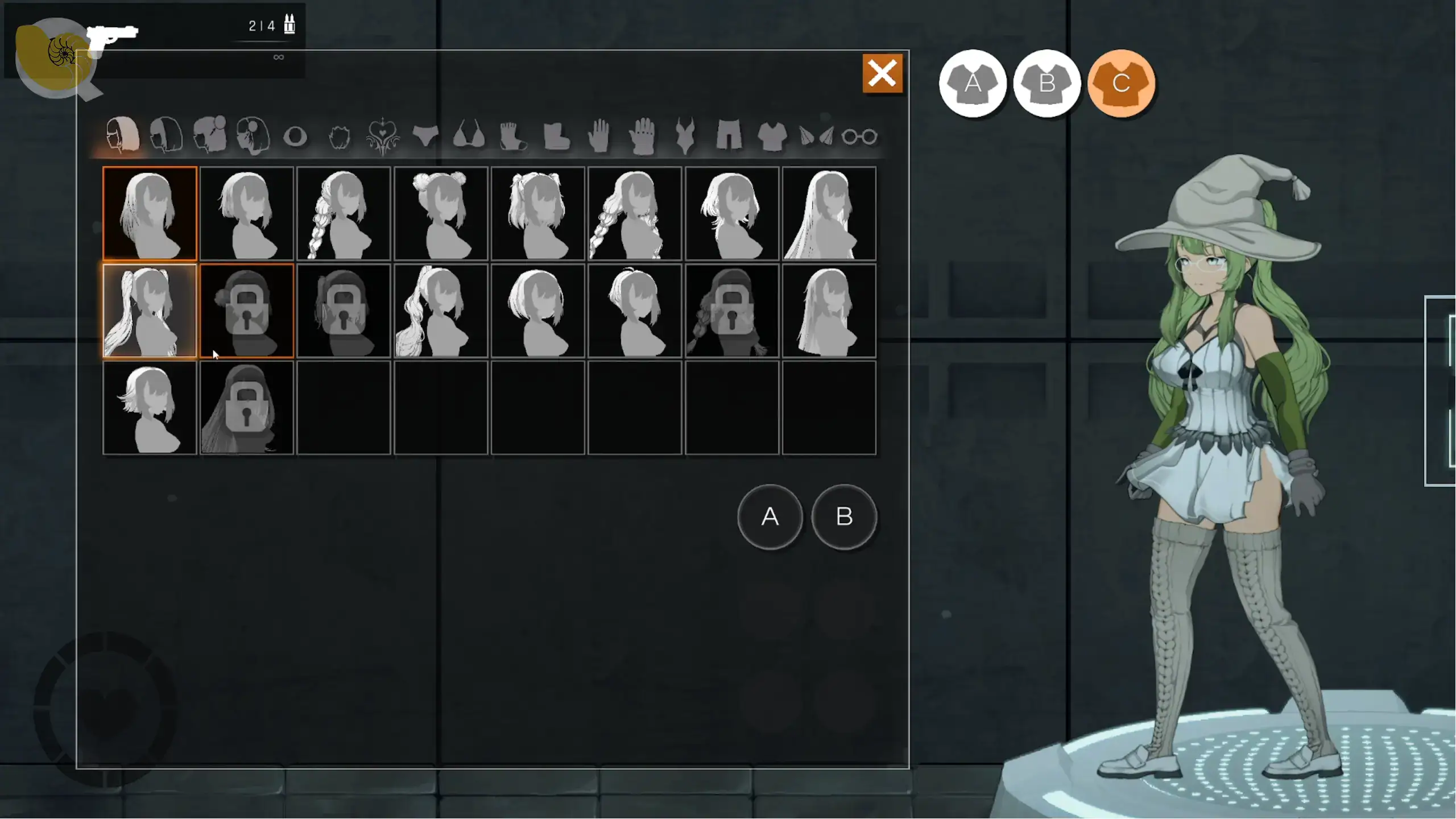Select the orange outfit preset C

point(1121,84)
